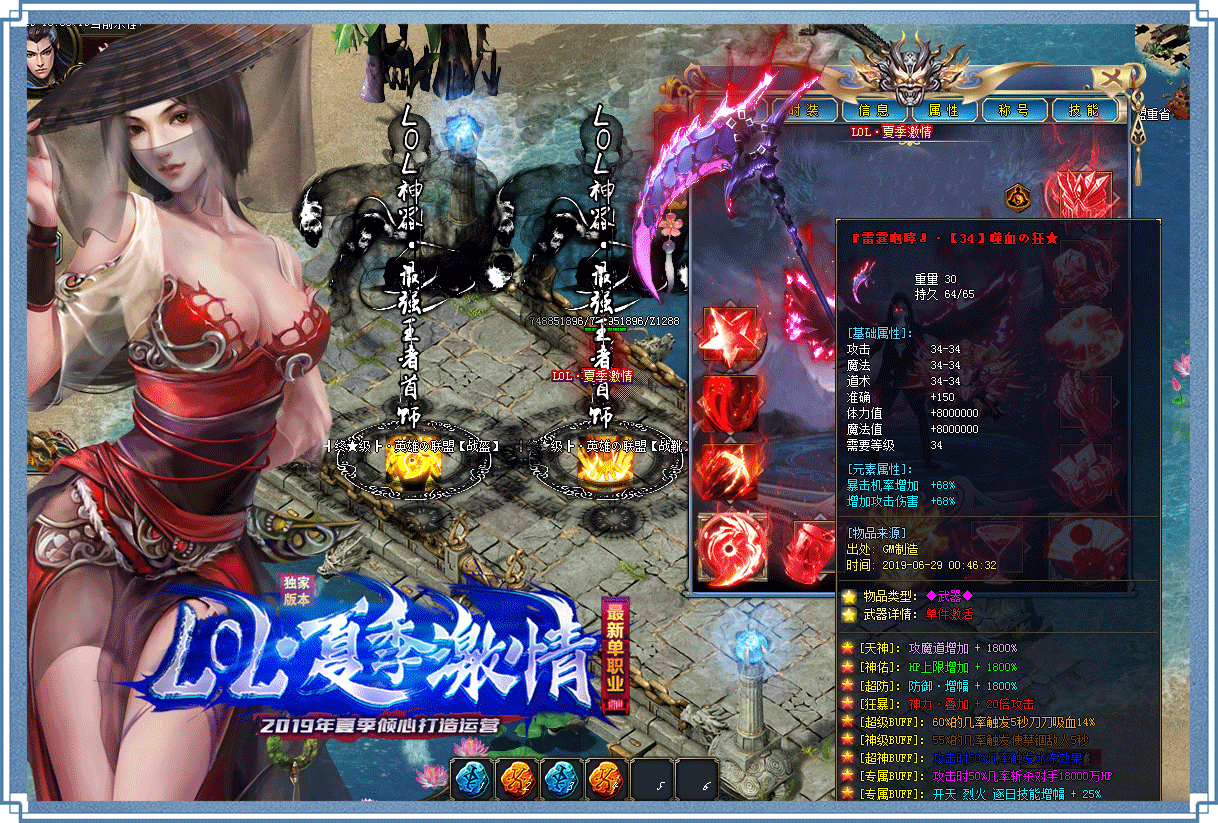The height and width of the screenshot is (823, 1218).
Task: Activate the orange rune in hotbar slot 4
Action: click(607, 780)
